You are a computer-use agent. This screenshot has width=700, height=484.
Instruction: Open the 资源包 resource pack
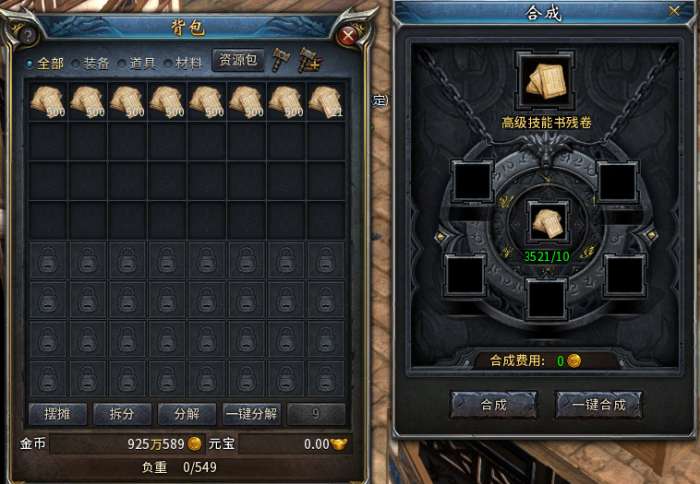click(237, 61)
